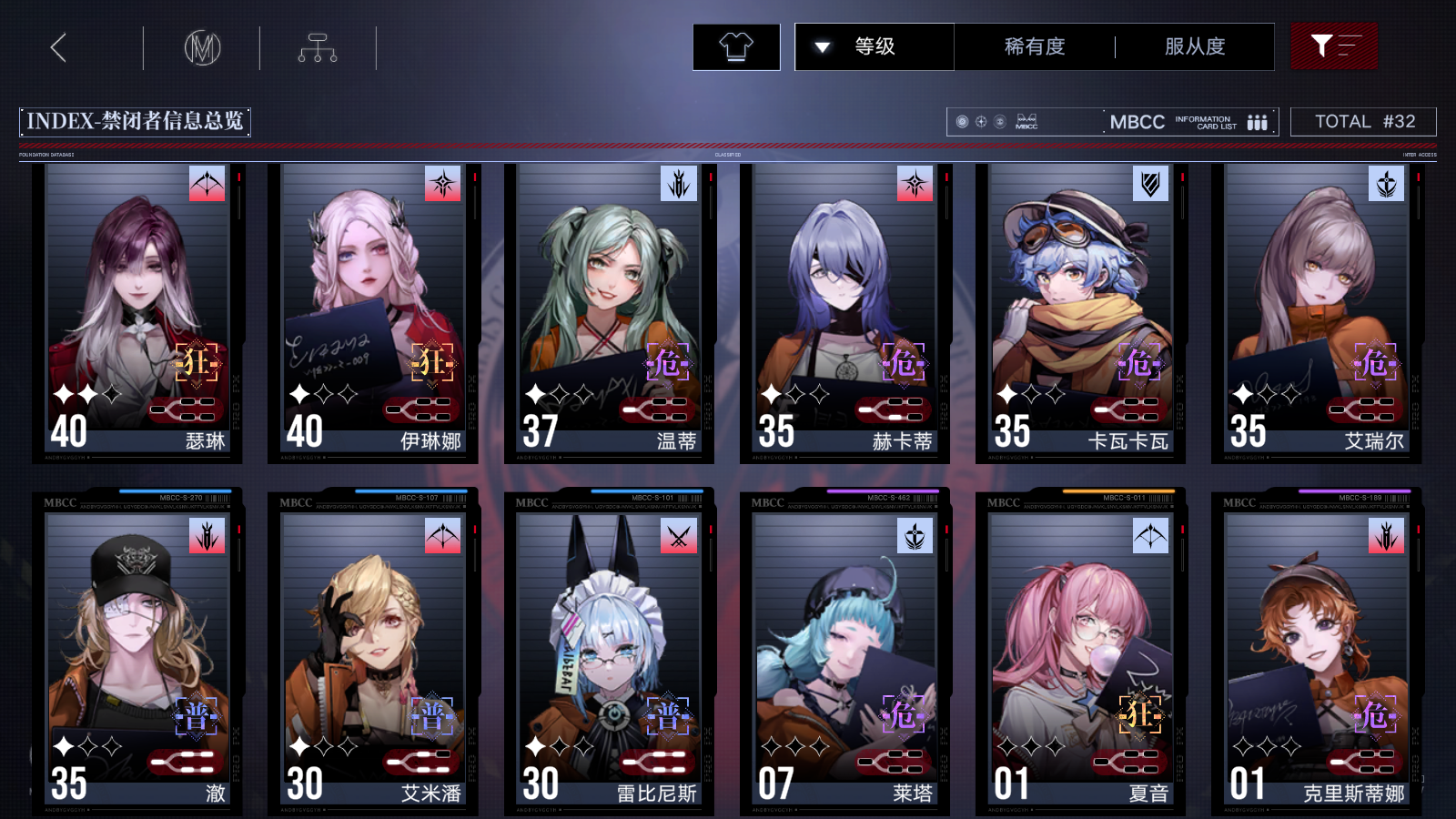Image resolution: width=1456 pixels, height=819 pixels.
Task: Open the red filter options icon
Action: point(1334,45)
